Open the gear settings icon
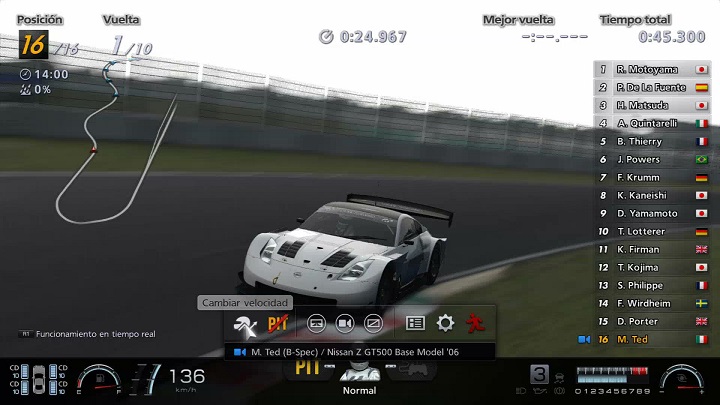Viewport: 720px width, 405px height. tap(445, 323)
